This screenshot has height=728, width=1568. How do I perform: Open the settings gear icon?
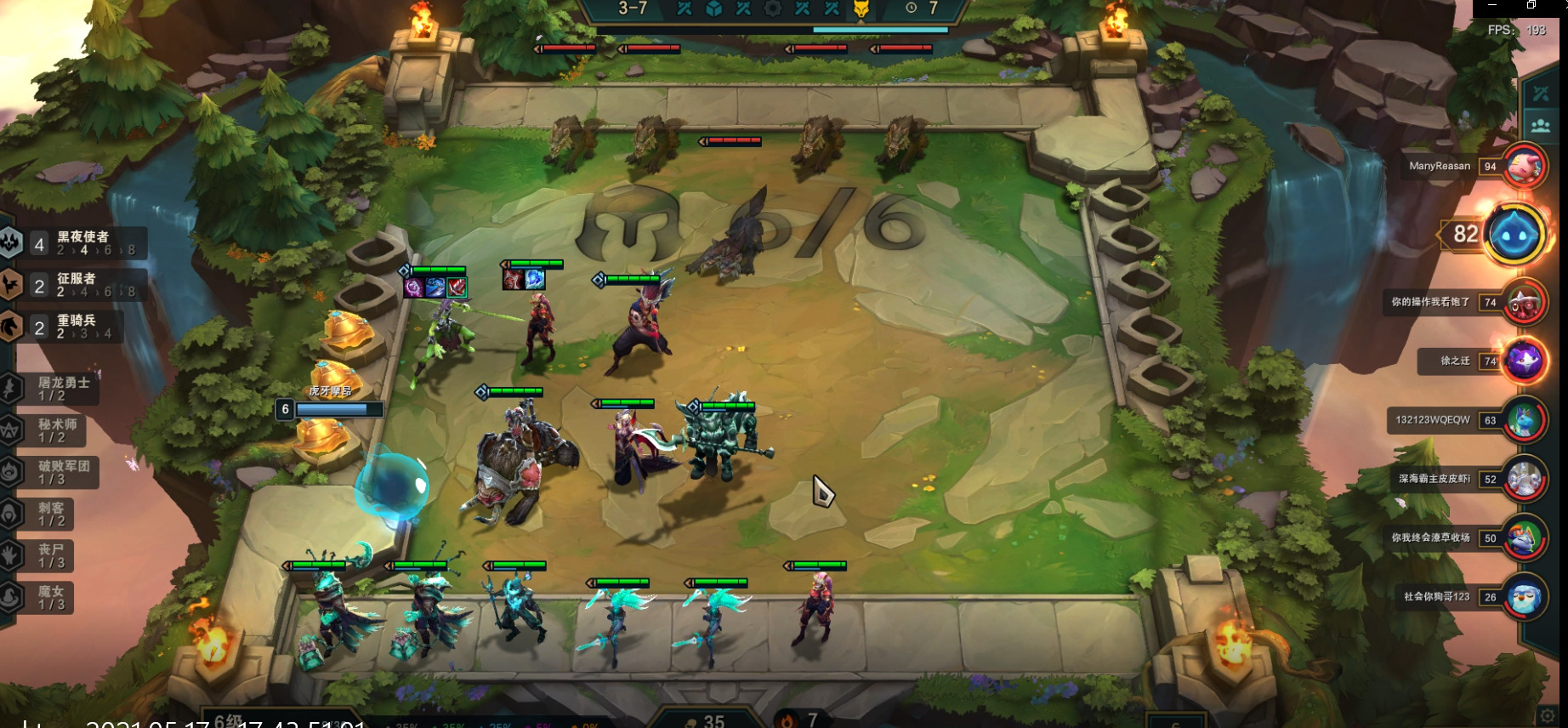tap(1548, 715)
